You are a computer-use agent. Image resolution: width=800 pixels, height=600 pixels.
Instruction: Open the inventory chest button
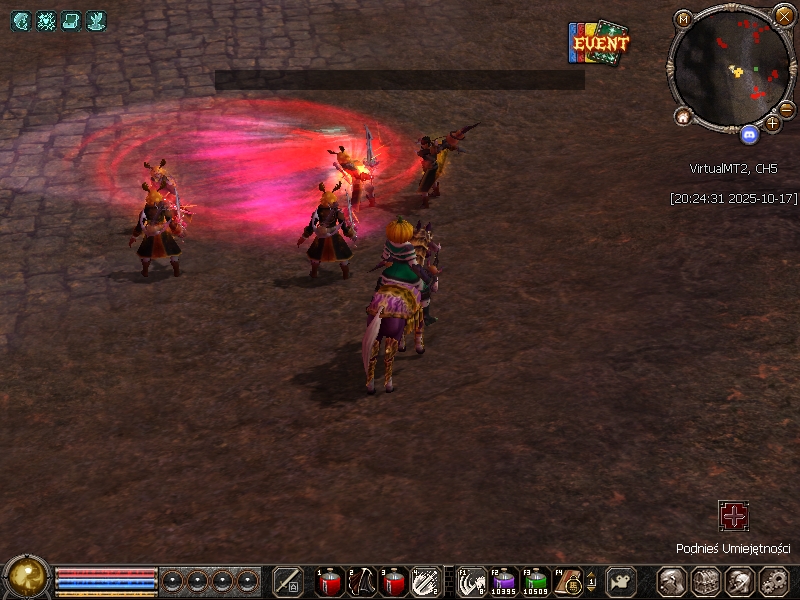click(705, 581)
